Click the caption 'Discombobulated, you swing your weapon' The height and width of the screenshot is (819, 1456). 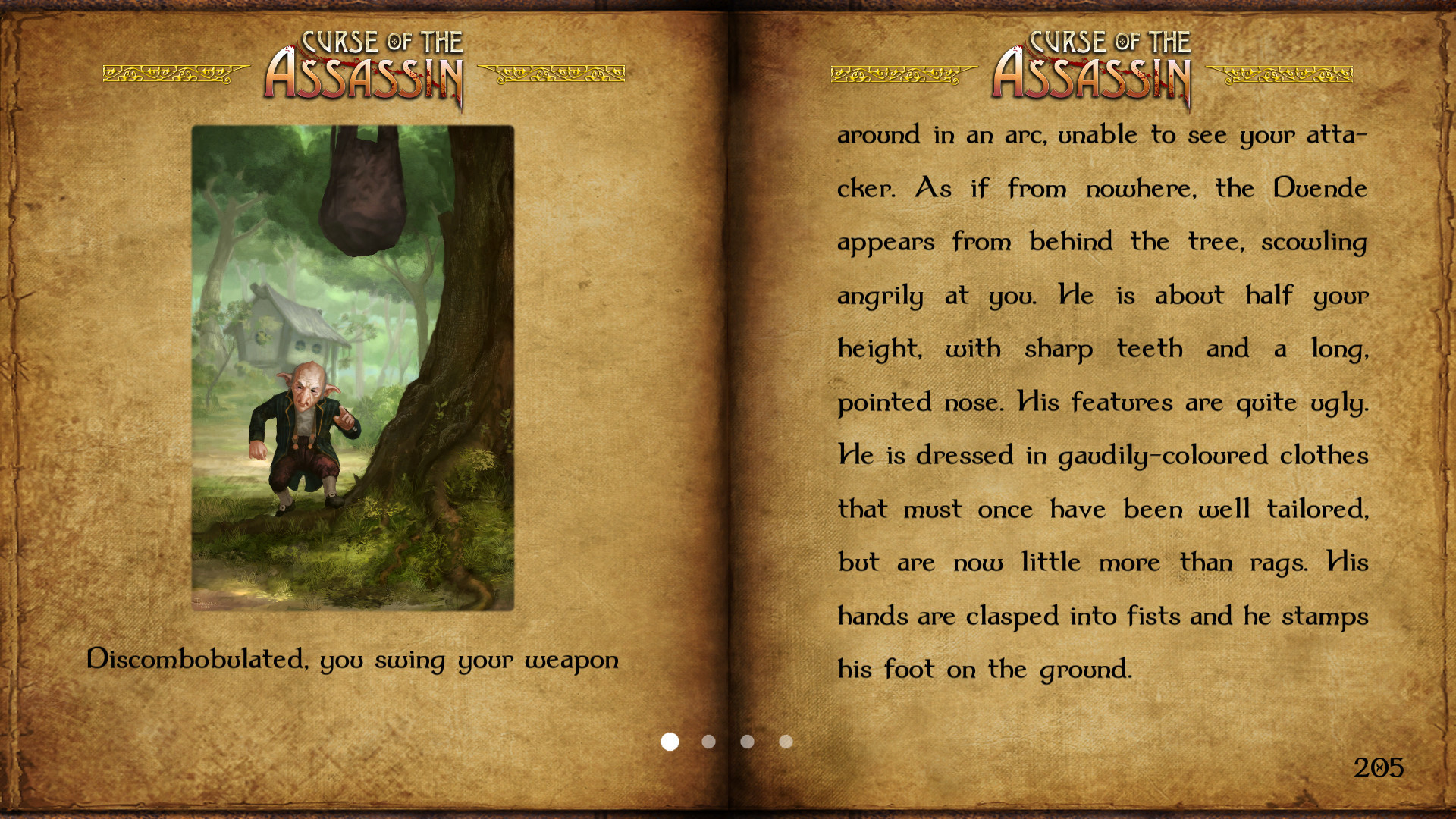[353, 660]
